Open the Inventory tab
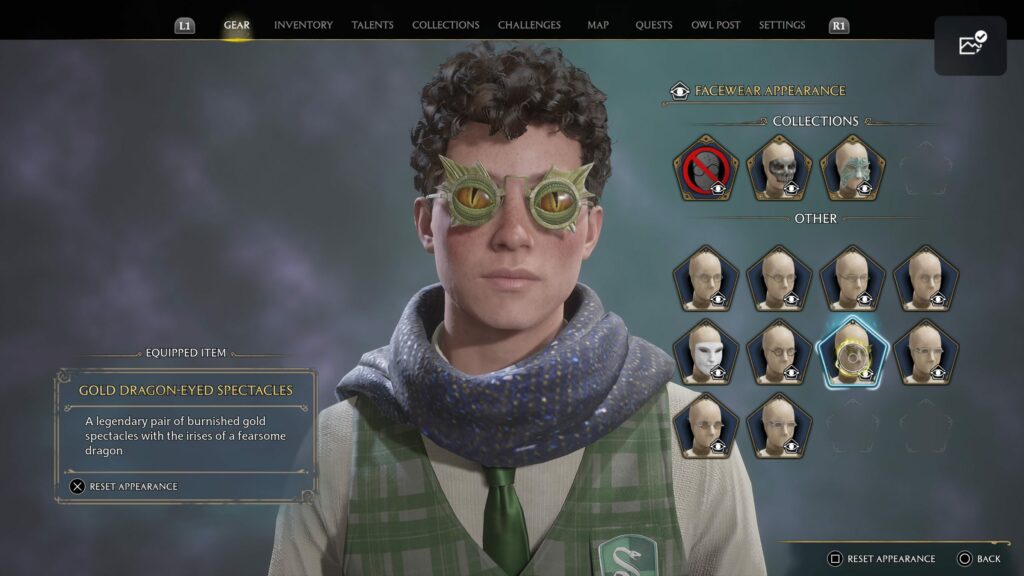The height and width of the screenshot is (576, 1024). tap(303, 25)
